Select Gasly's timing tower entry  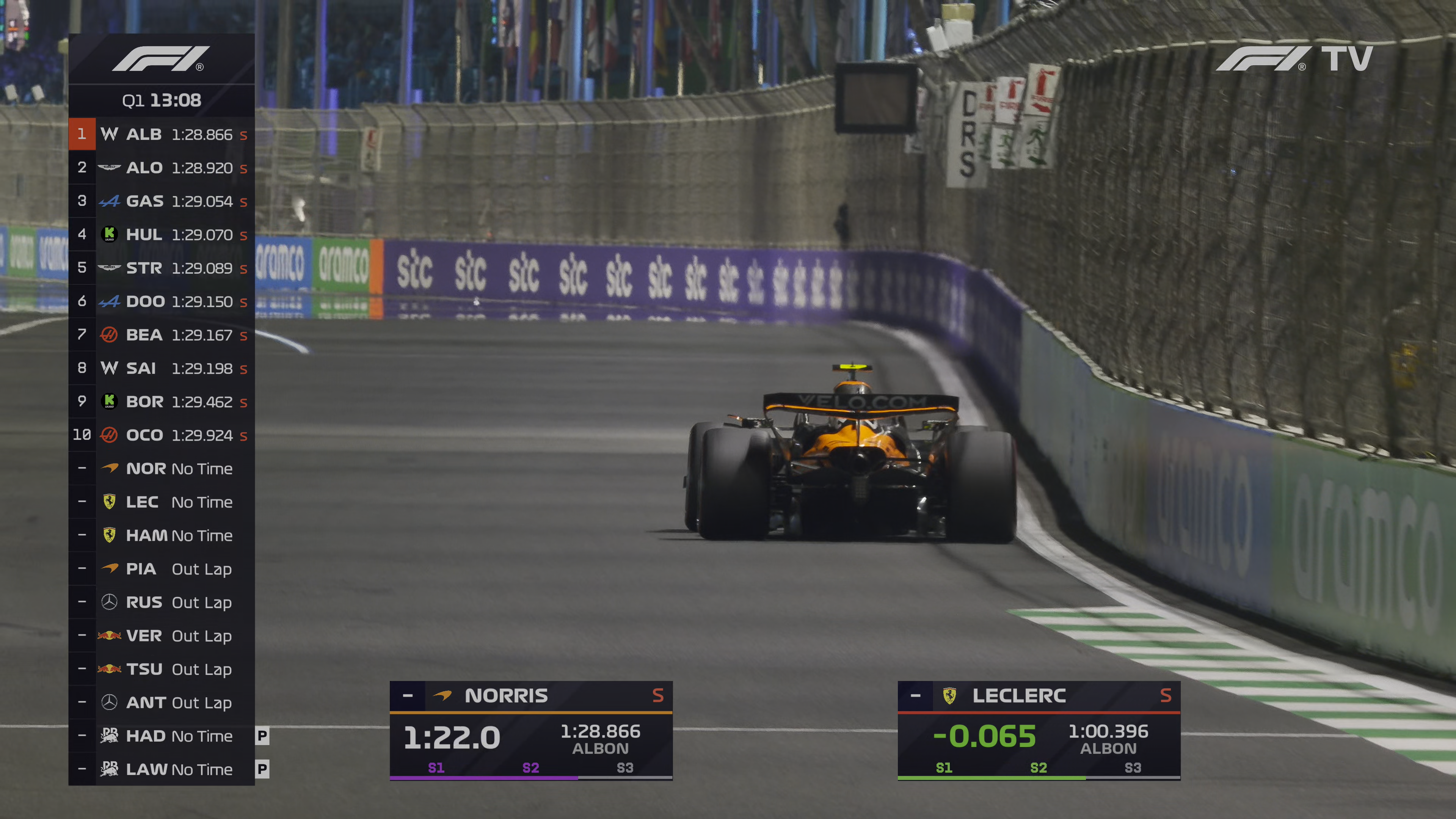click(162, 201)
